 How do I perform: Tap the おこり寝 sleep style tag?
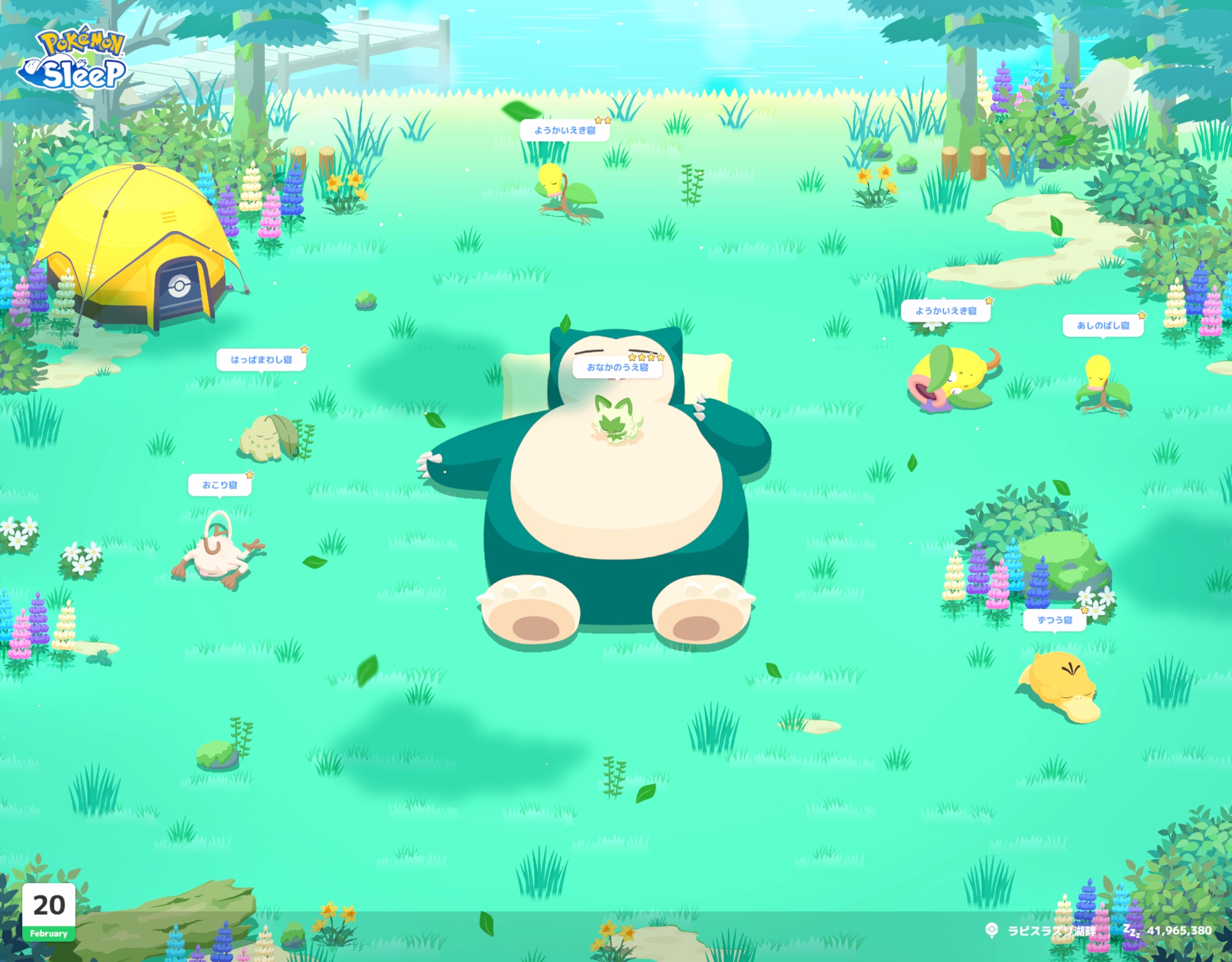coord(220,485)
